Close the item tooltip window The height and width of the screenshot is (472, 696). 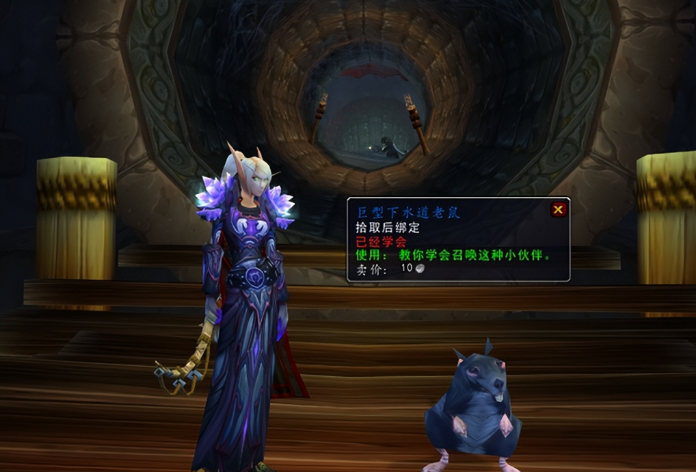(558, 210)
